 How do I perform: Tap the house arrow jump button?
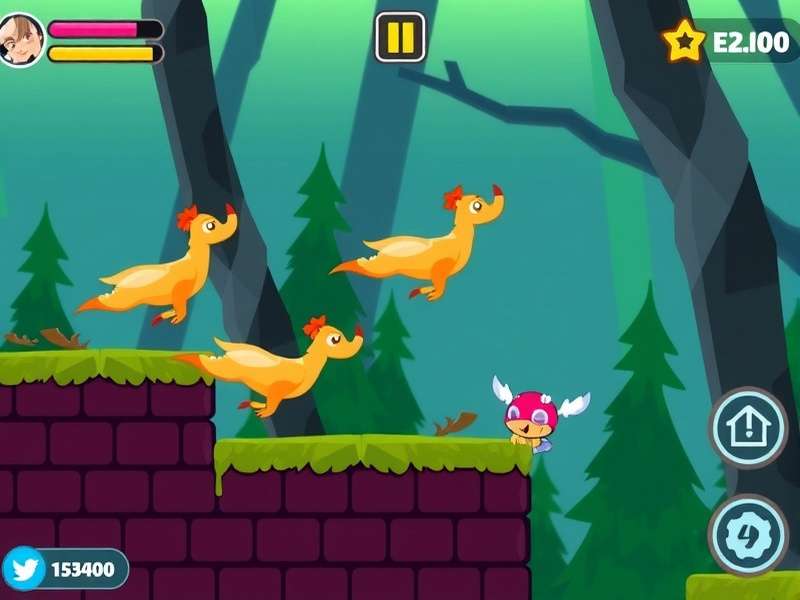749,428
